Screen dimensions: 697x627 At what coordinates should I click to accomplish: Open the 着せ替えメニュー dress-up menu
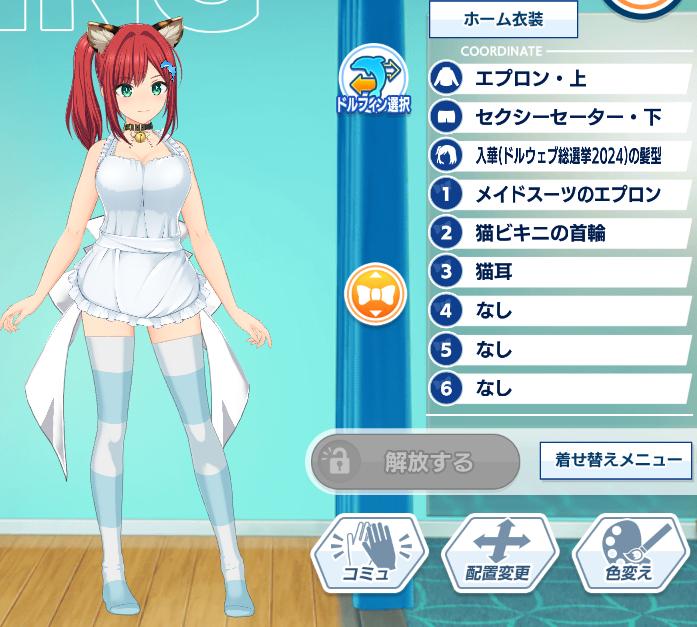(x=615, y=460)
